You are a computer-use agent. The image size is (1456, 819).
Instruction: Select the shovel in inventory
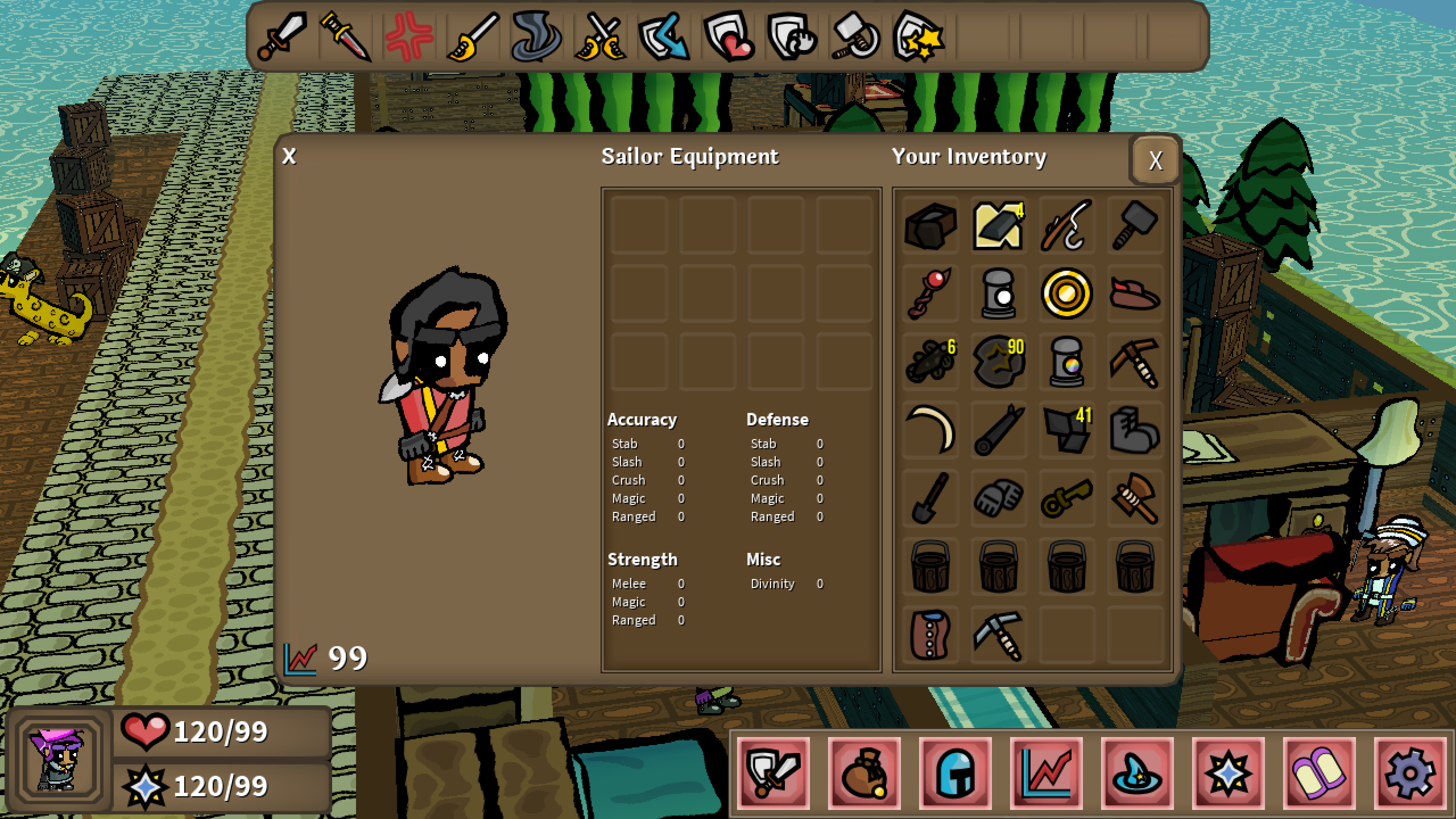click(x=930, y=498)
